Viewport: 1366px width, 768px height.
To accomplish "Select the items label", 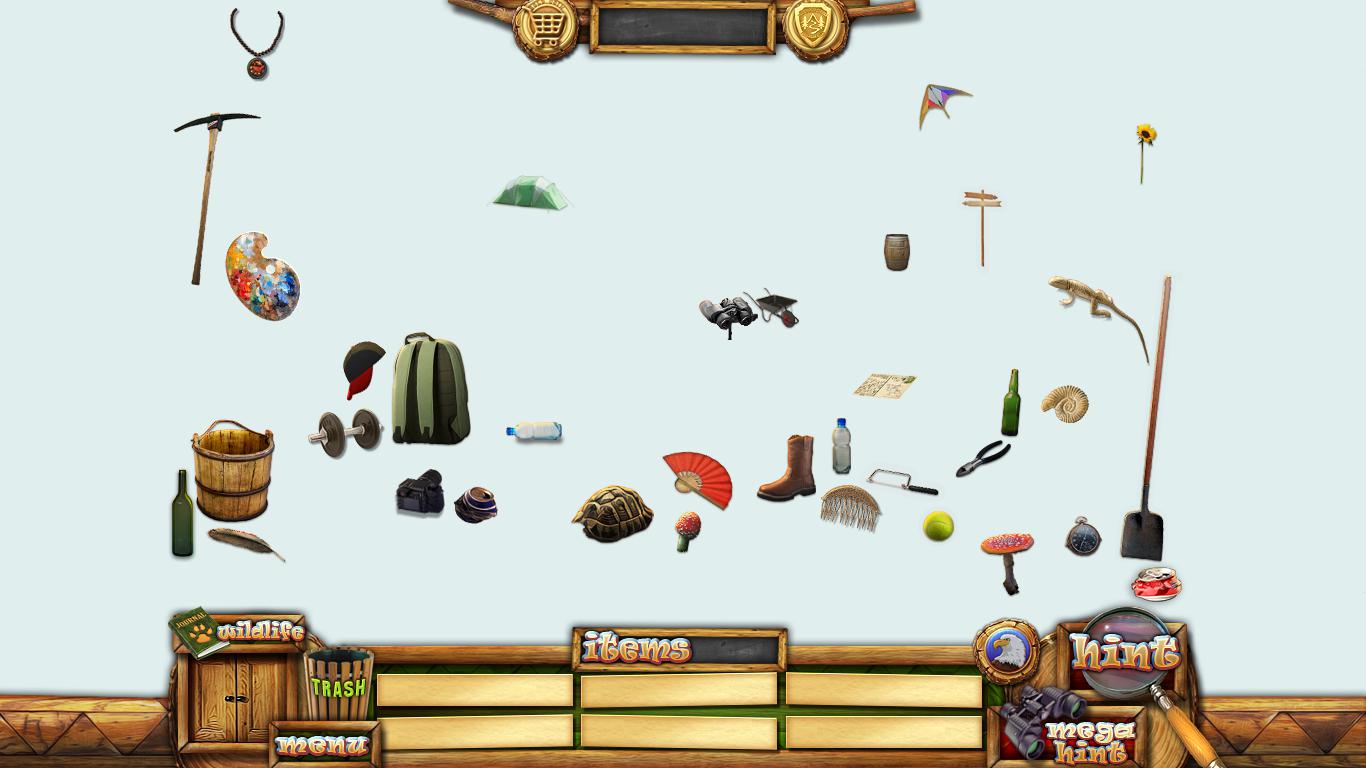I will (x=637, y=649).
